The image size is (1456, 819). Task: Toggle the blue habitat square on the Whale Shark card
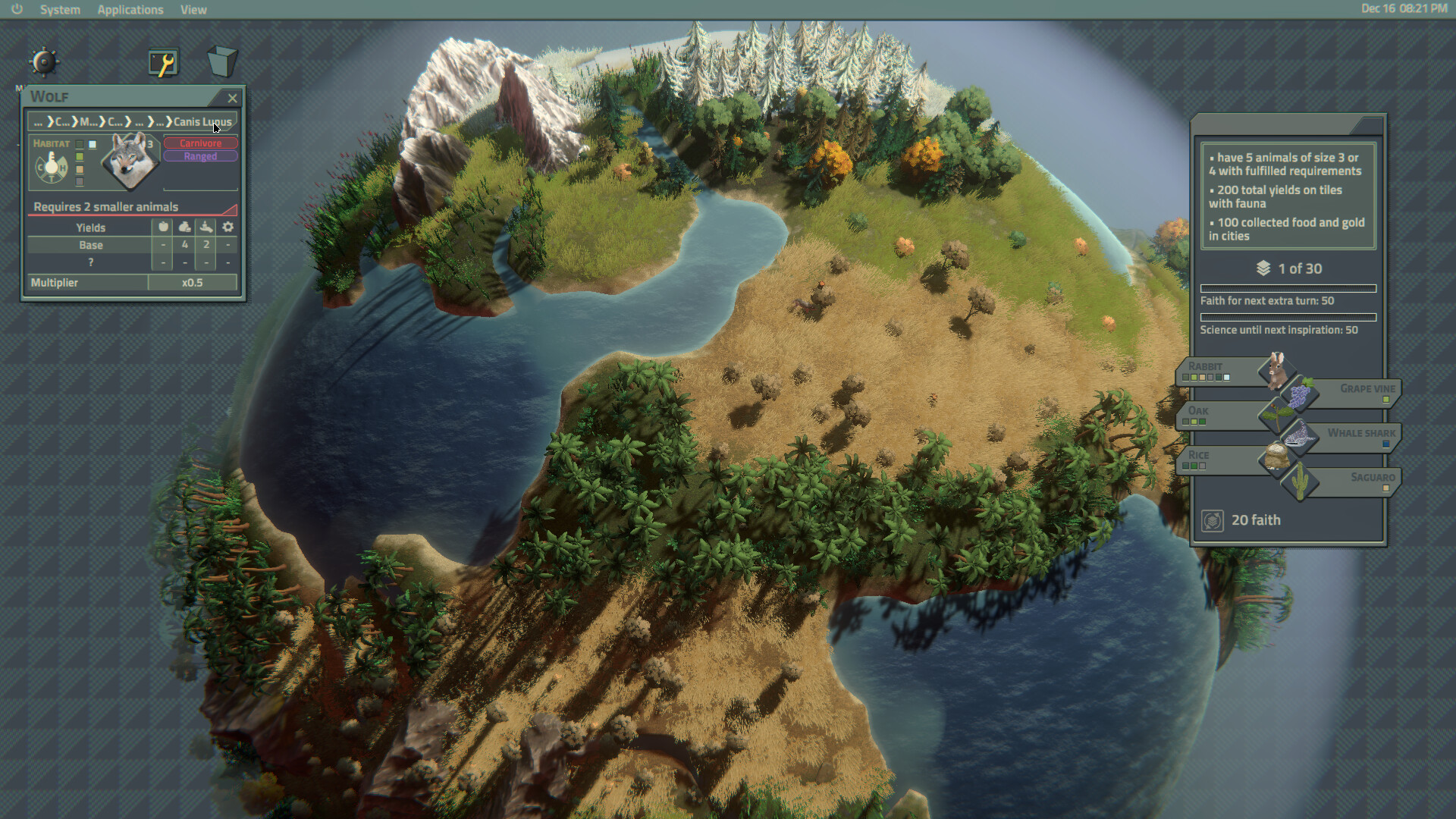click(x=1387, y=444)
